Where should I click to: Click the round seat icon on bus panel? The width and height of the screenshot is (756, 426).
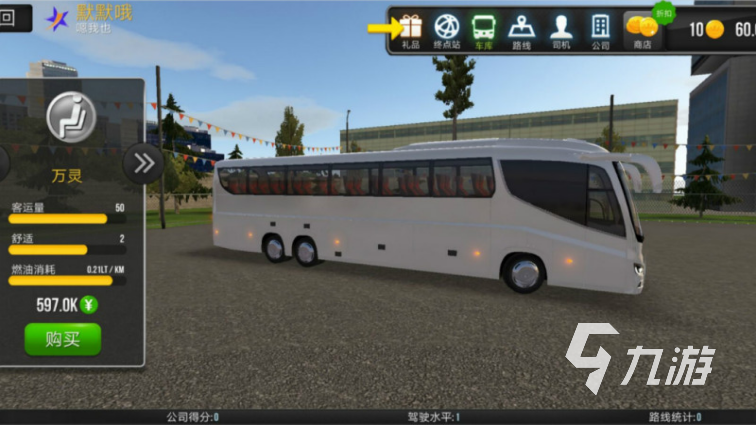pyautogui.click(x=70, y=117)
